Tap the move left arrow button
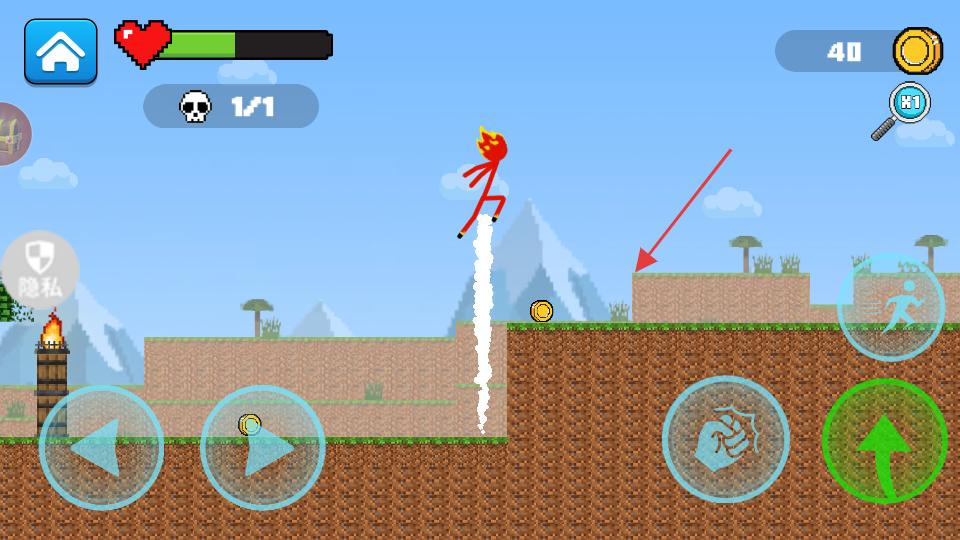 point(101,448)
